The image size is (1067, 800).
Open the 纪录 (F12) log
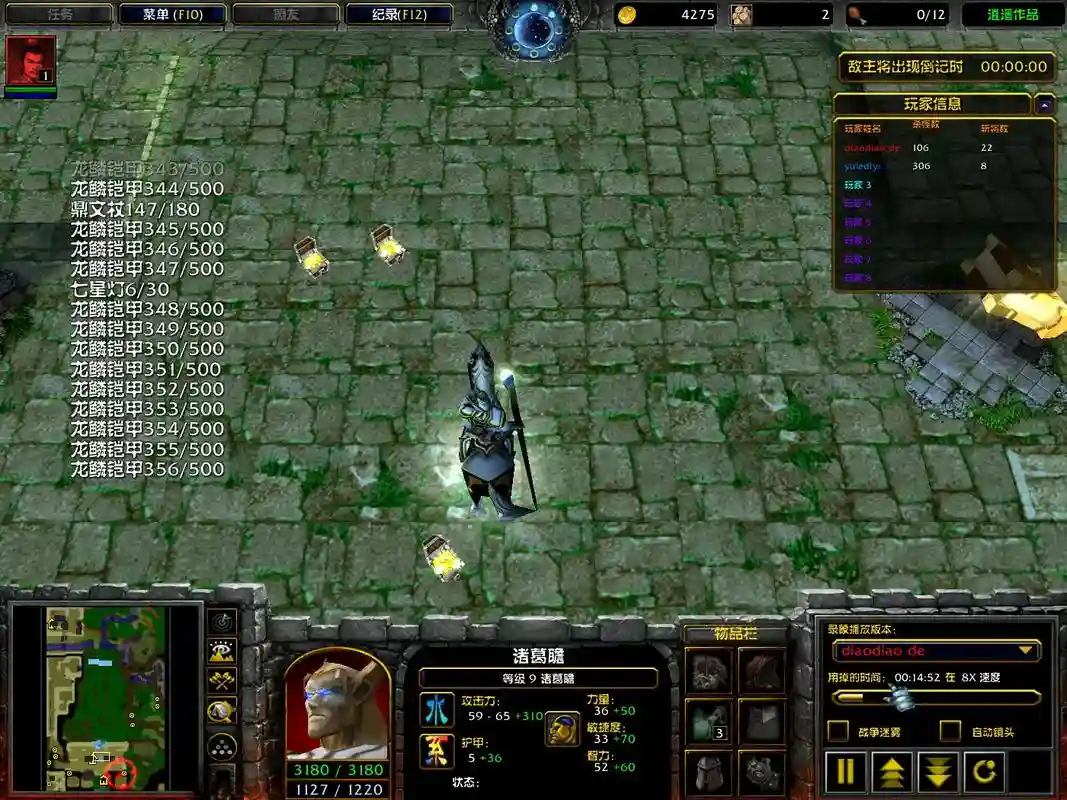[x=399, y=15]
